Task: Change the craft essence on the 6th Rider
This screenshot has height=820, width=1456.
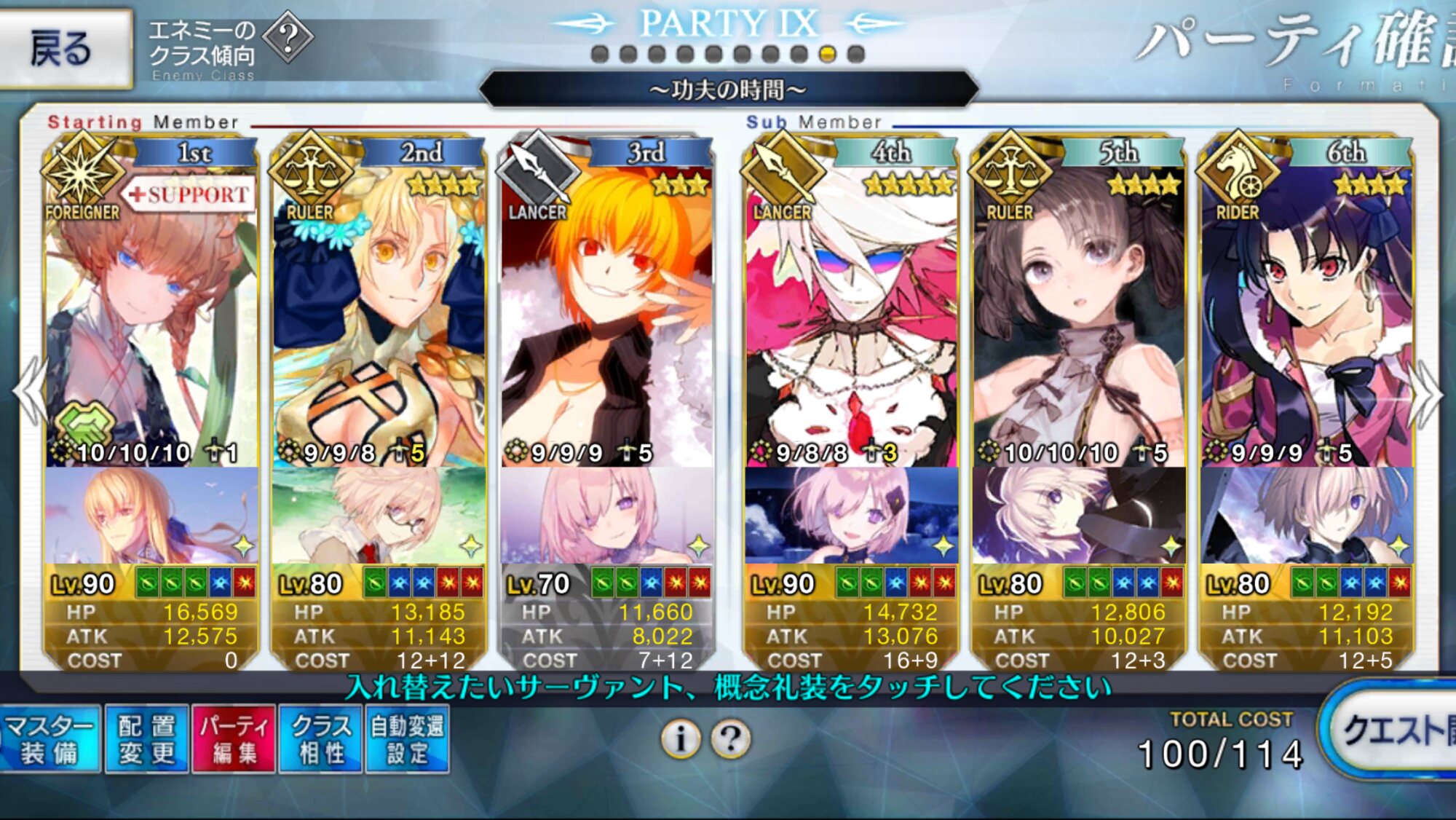Action: [x=1307, y=516]
